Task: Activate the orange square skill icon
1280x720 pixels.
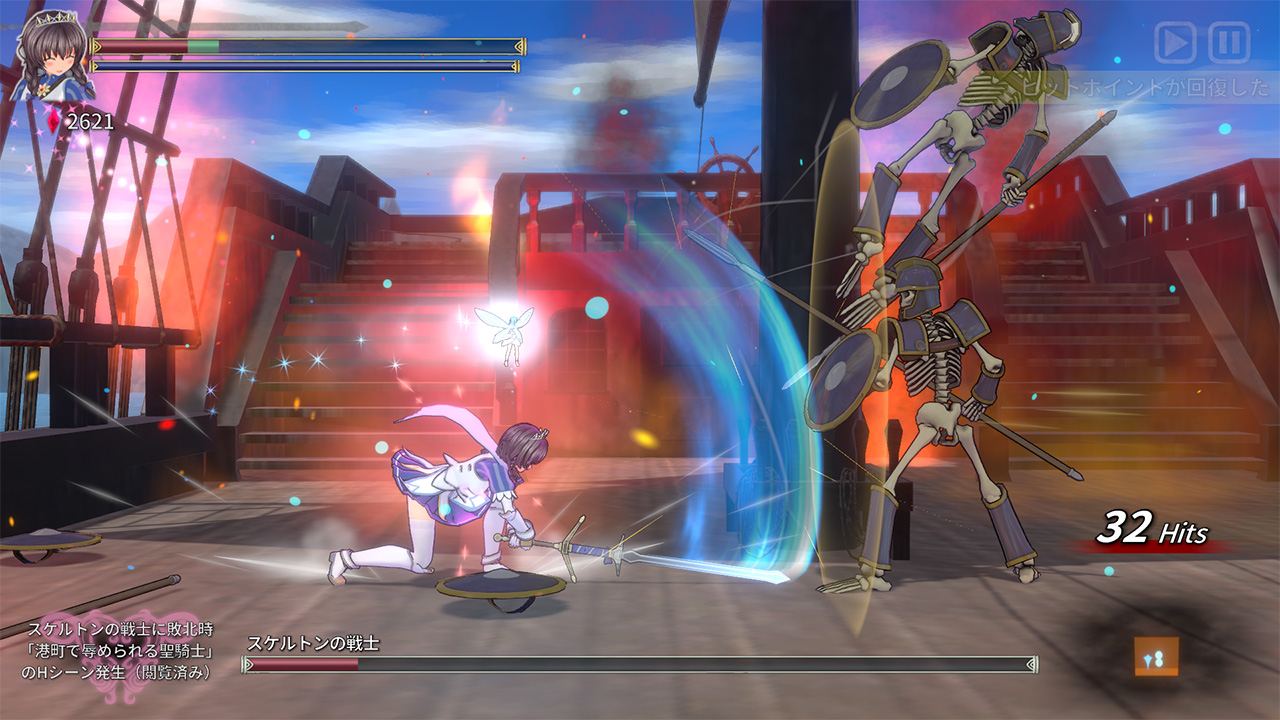Action: click(x=1156, y=657)
